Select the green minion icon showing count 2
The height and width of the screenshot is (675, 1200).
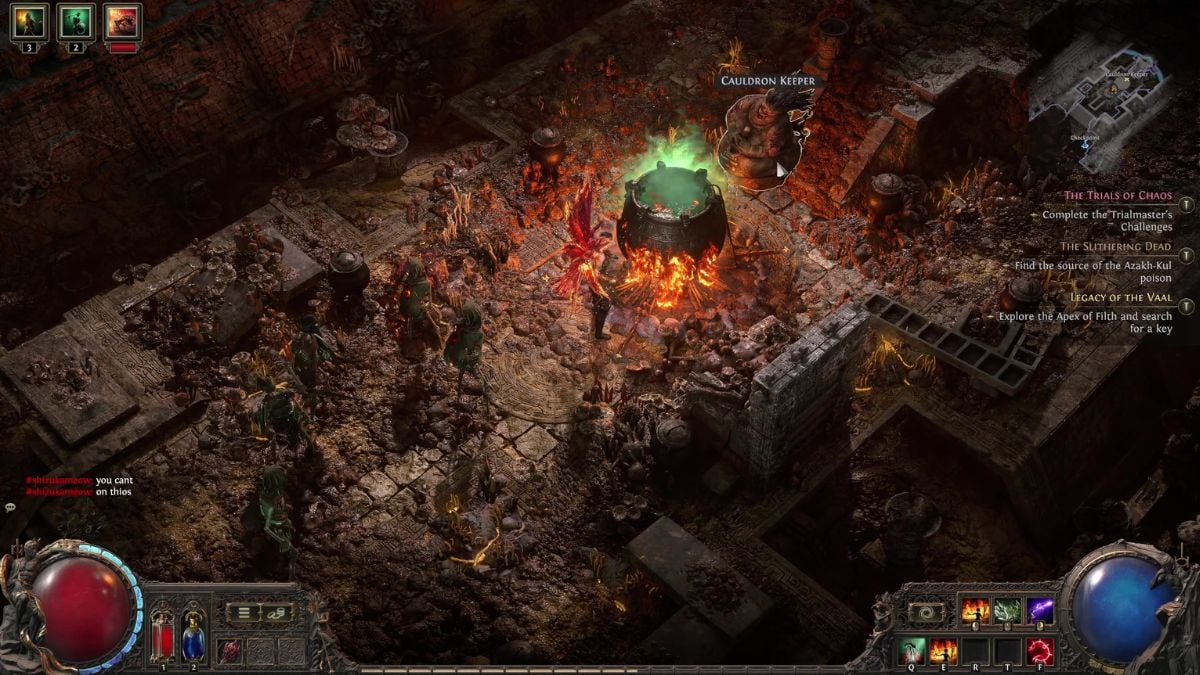75,21
